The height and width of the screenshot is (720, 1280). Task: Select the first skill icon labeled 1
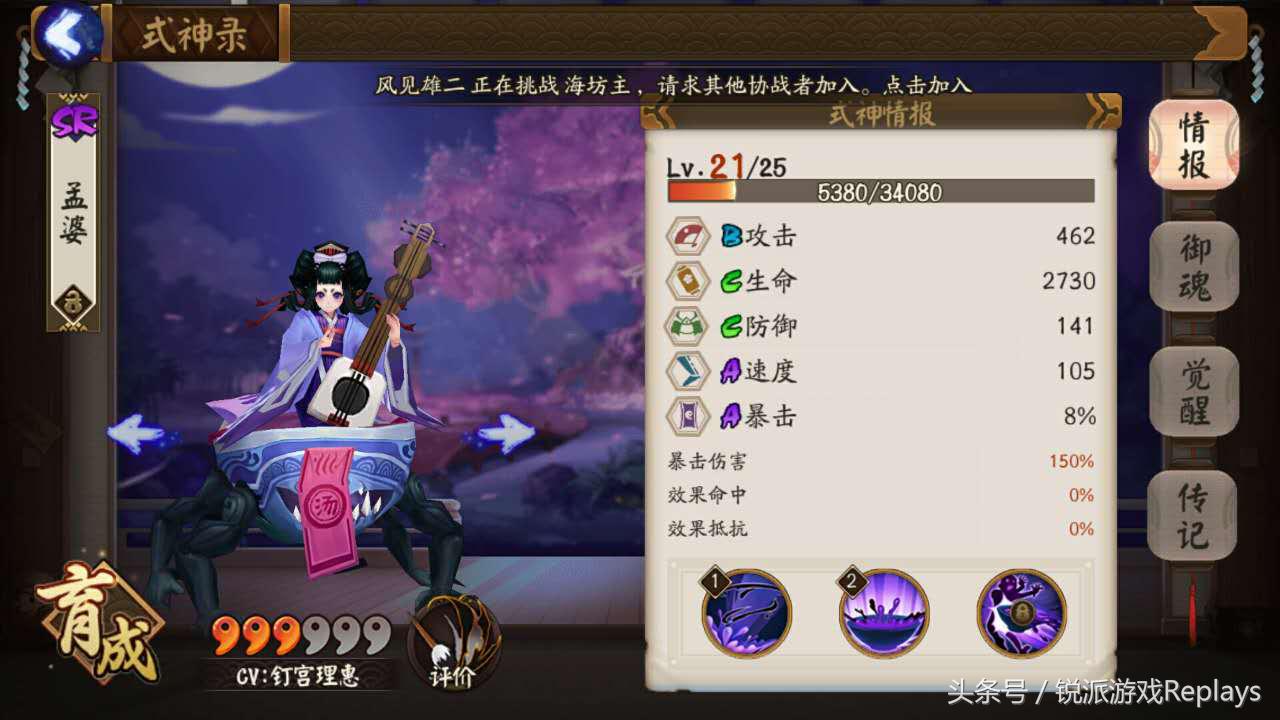click(x=745, y=613)
